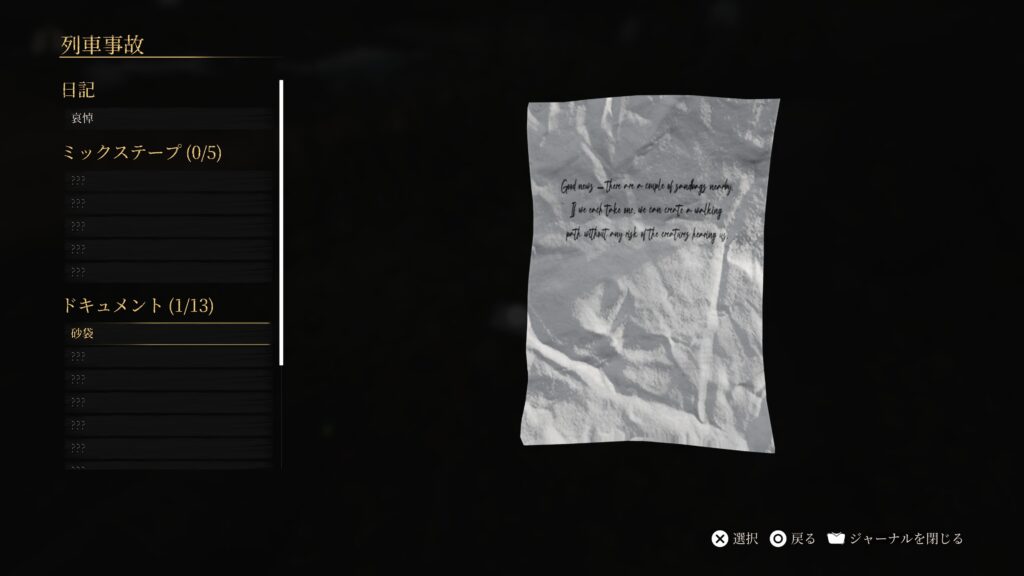The height and width of the screenshot is (576, 1024).
Task: Click the journal list scrollbar
Action: tap(281, 222)
